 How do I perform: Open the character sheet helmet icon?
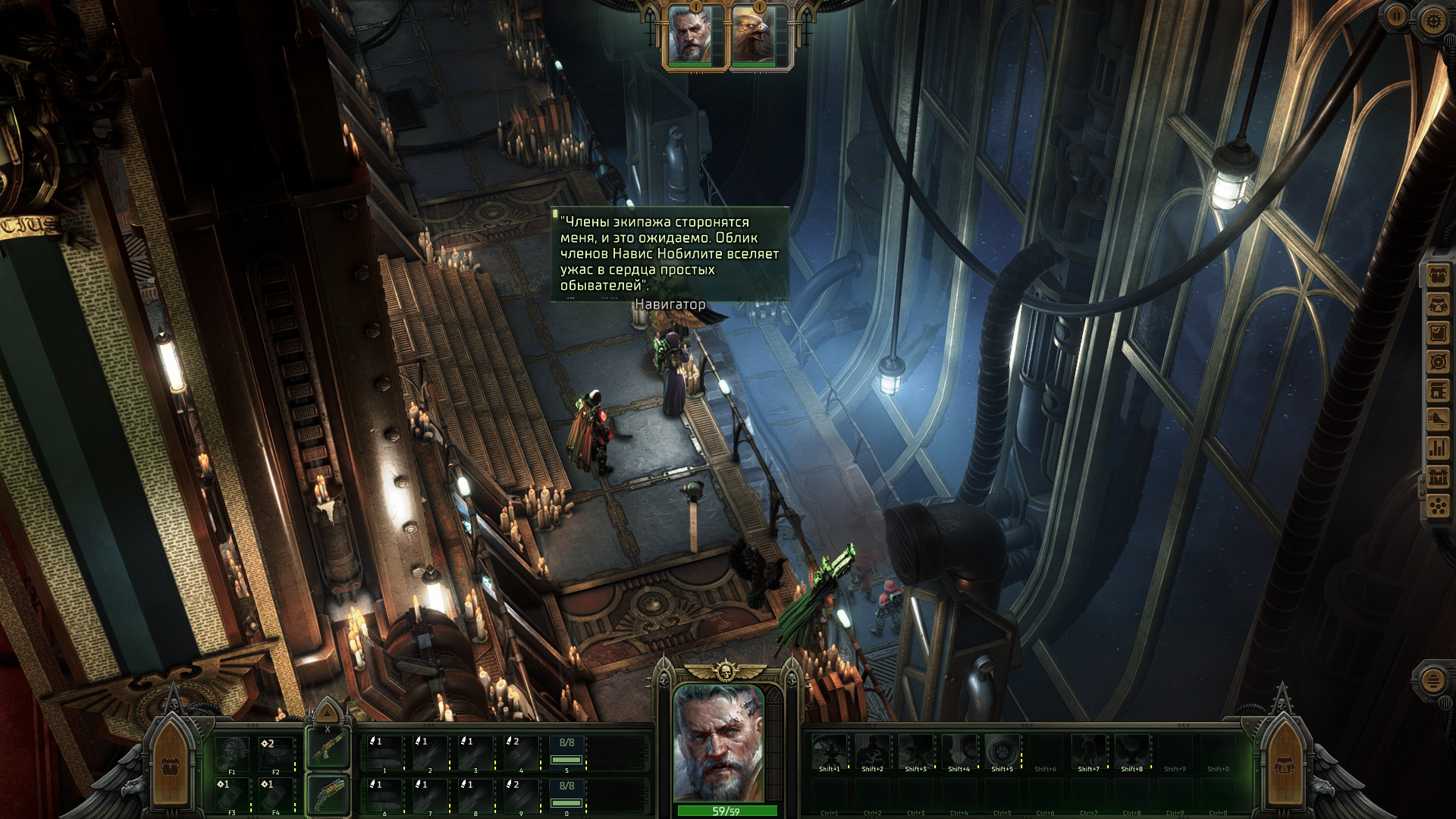click(x=1439, y=304)
